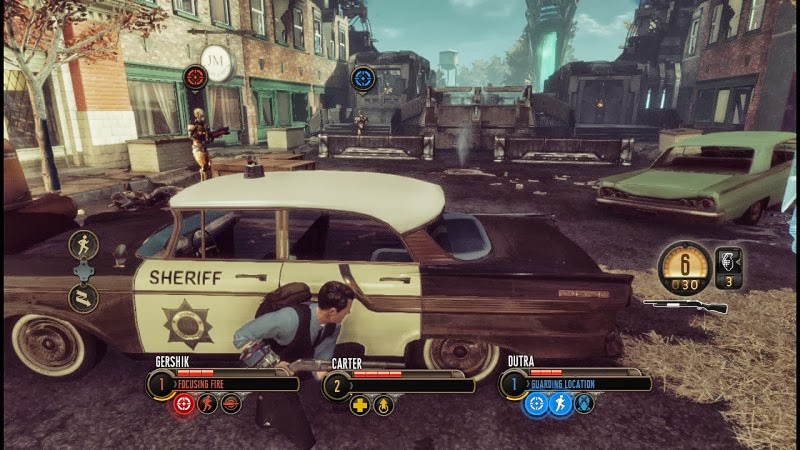Select Dutra's dark scarab ability icon
Viewport: 800px width, 450px height.
coord(584,404)
